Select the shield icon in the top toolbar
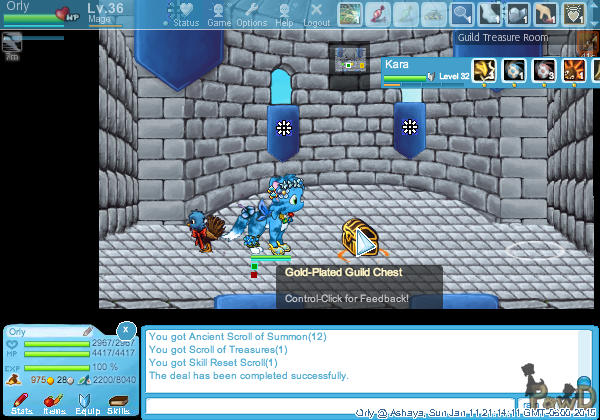The width and height of the screenshot is (600, 420). click(x=573, y=14)
